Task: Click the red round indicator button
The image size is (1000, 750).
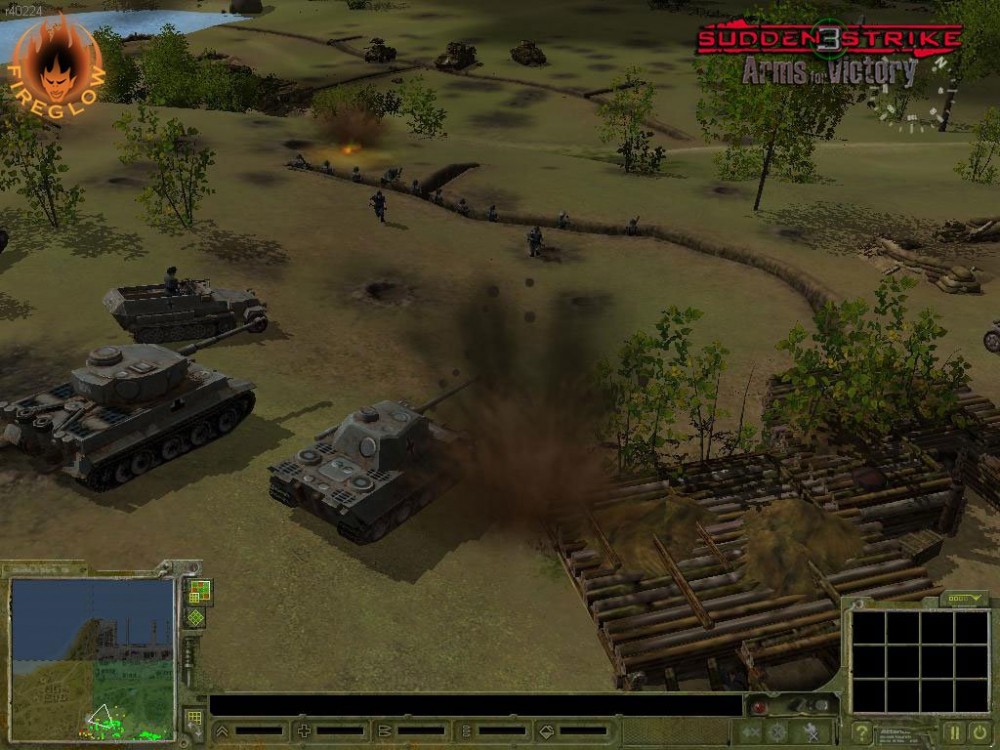Action: click(x=760, y=707)
